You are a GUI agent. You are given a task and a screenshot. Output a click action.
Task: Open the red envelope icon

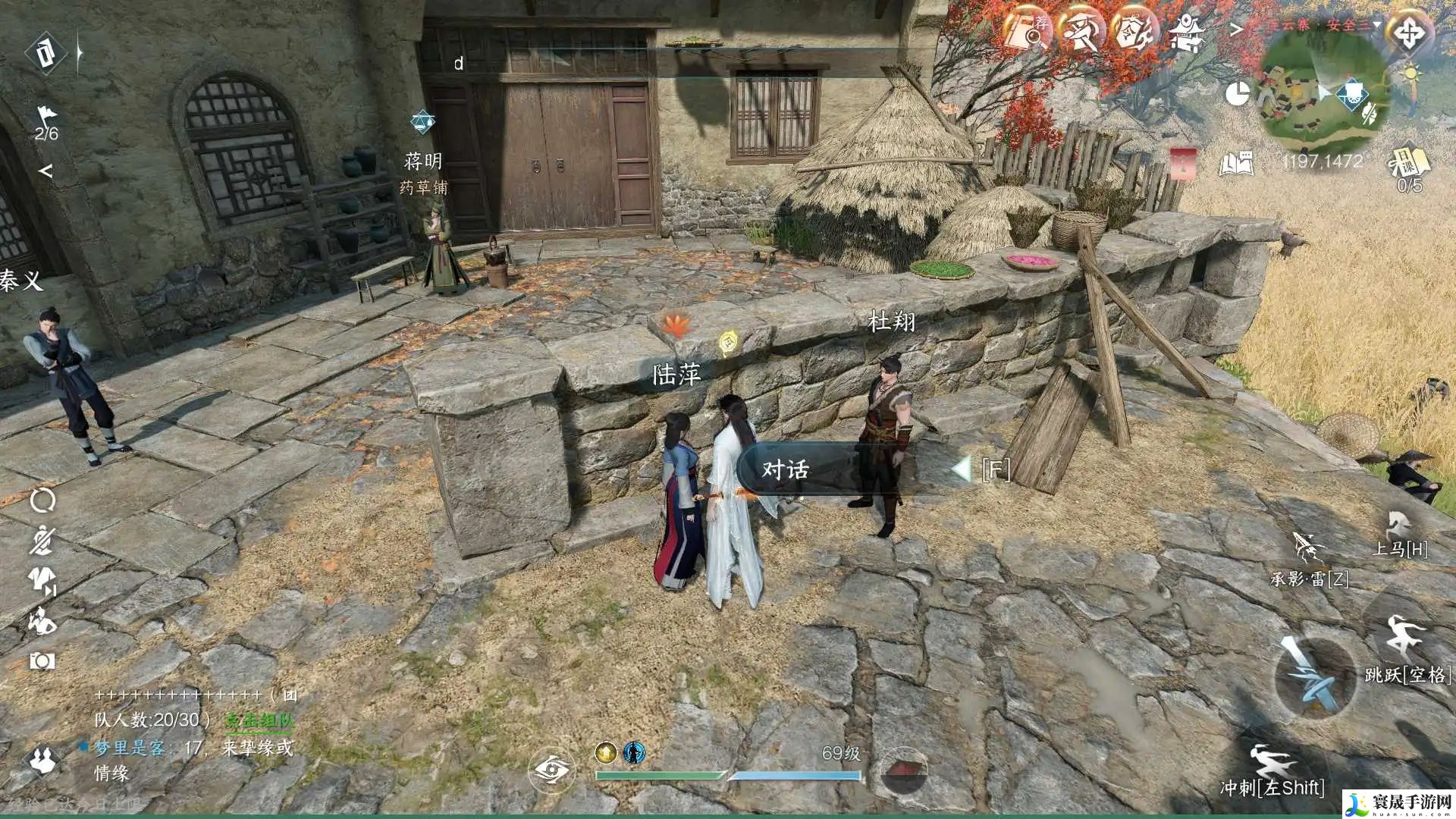pyautogui.click(x=1183, y=163)
